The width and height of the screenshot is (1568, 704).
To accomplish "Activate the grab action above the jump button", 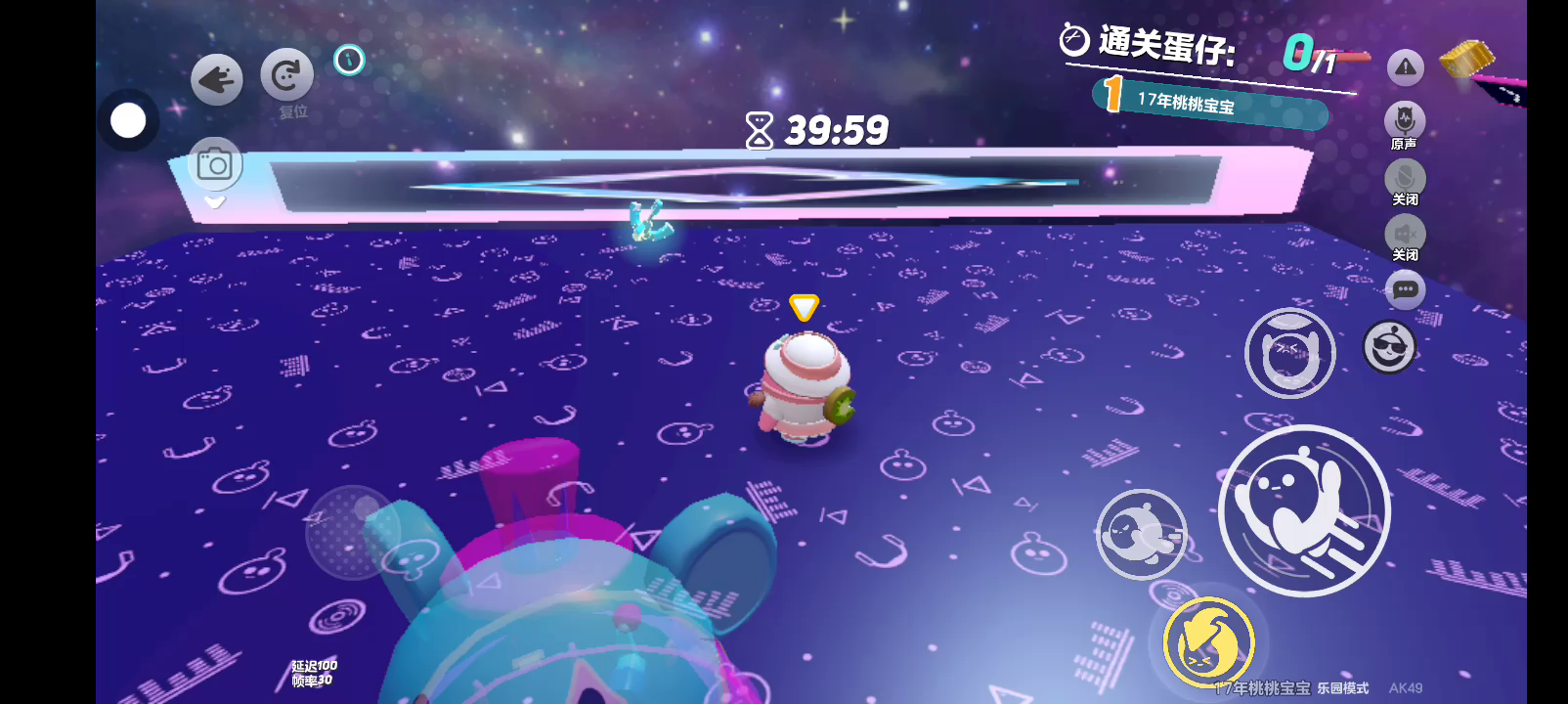I will 1289,353.
